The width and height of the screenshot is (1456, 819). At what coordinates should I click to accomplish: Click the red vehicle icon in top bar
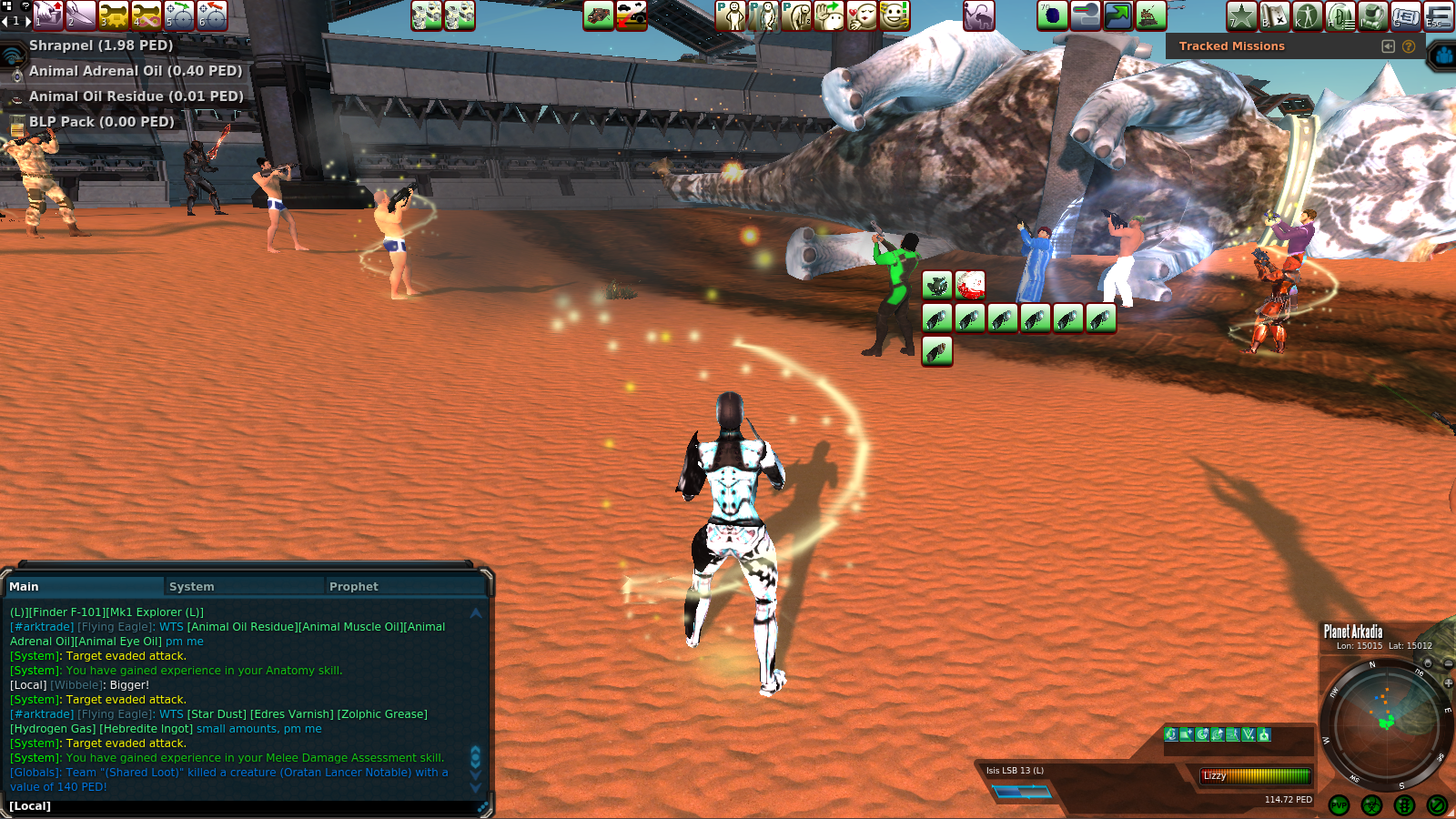pos(632,15)
